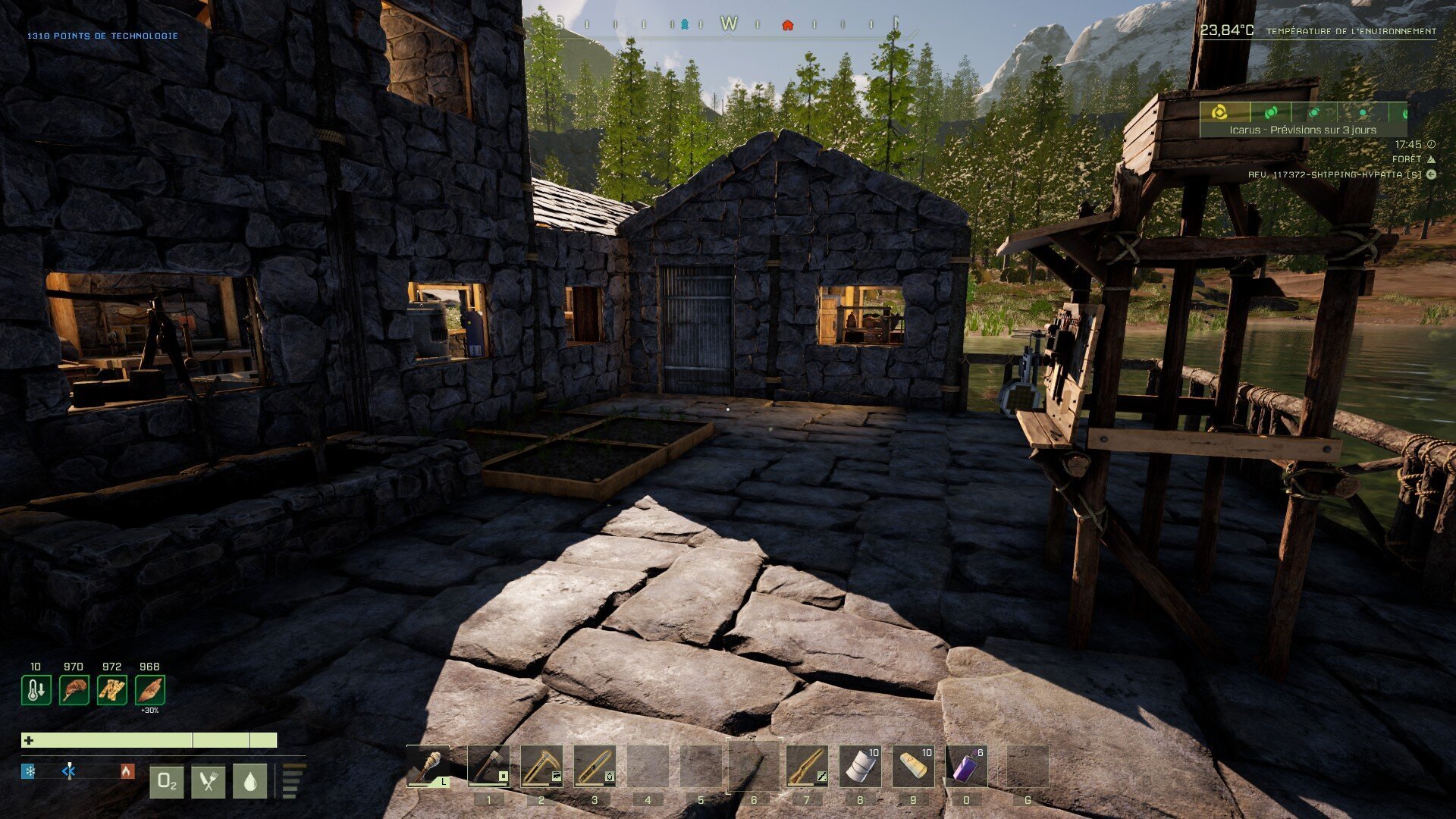Click the water droplet thirst icon

249,782
